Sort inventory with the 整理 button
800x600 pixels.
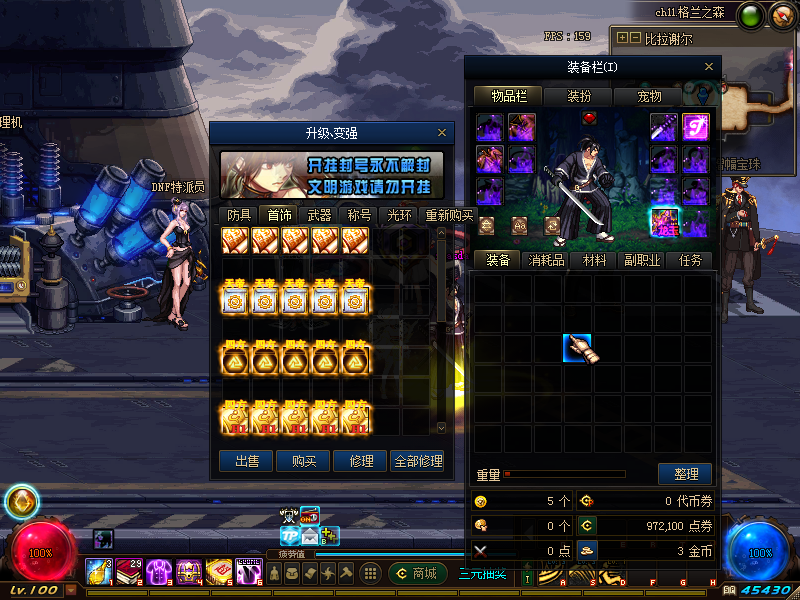click(685, 474)
